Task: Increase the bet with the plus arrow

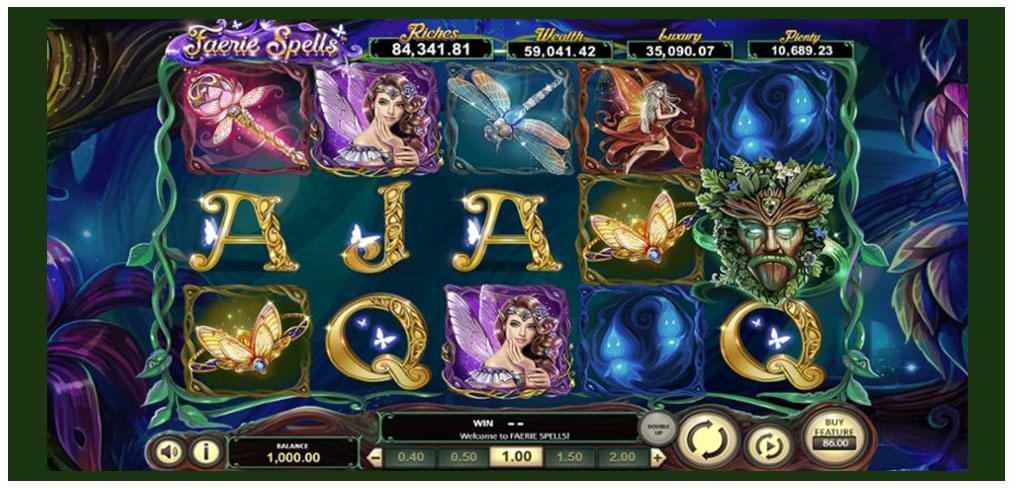Action: point(657,458)
